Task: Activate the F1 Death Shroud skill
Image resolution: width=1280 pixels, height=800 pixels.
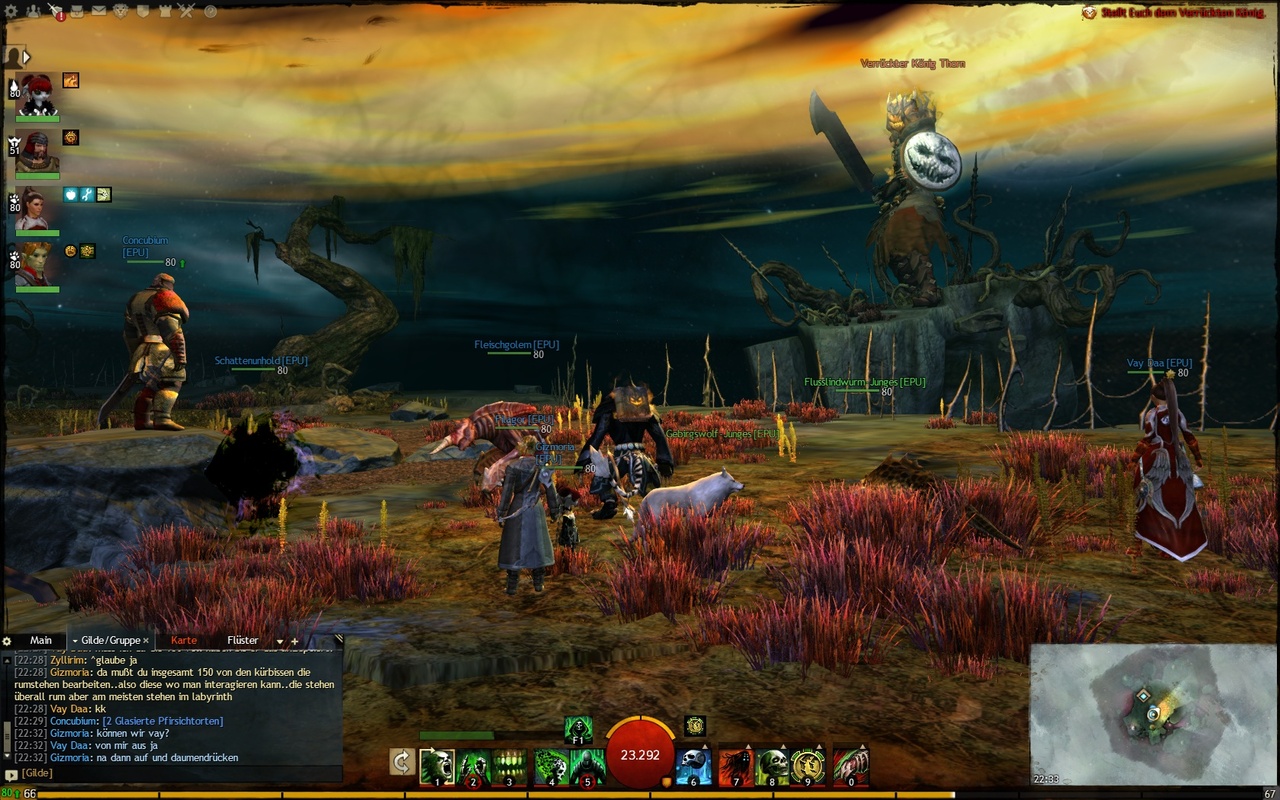Action: pos(578,729)
